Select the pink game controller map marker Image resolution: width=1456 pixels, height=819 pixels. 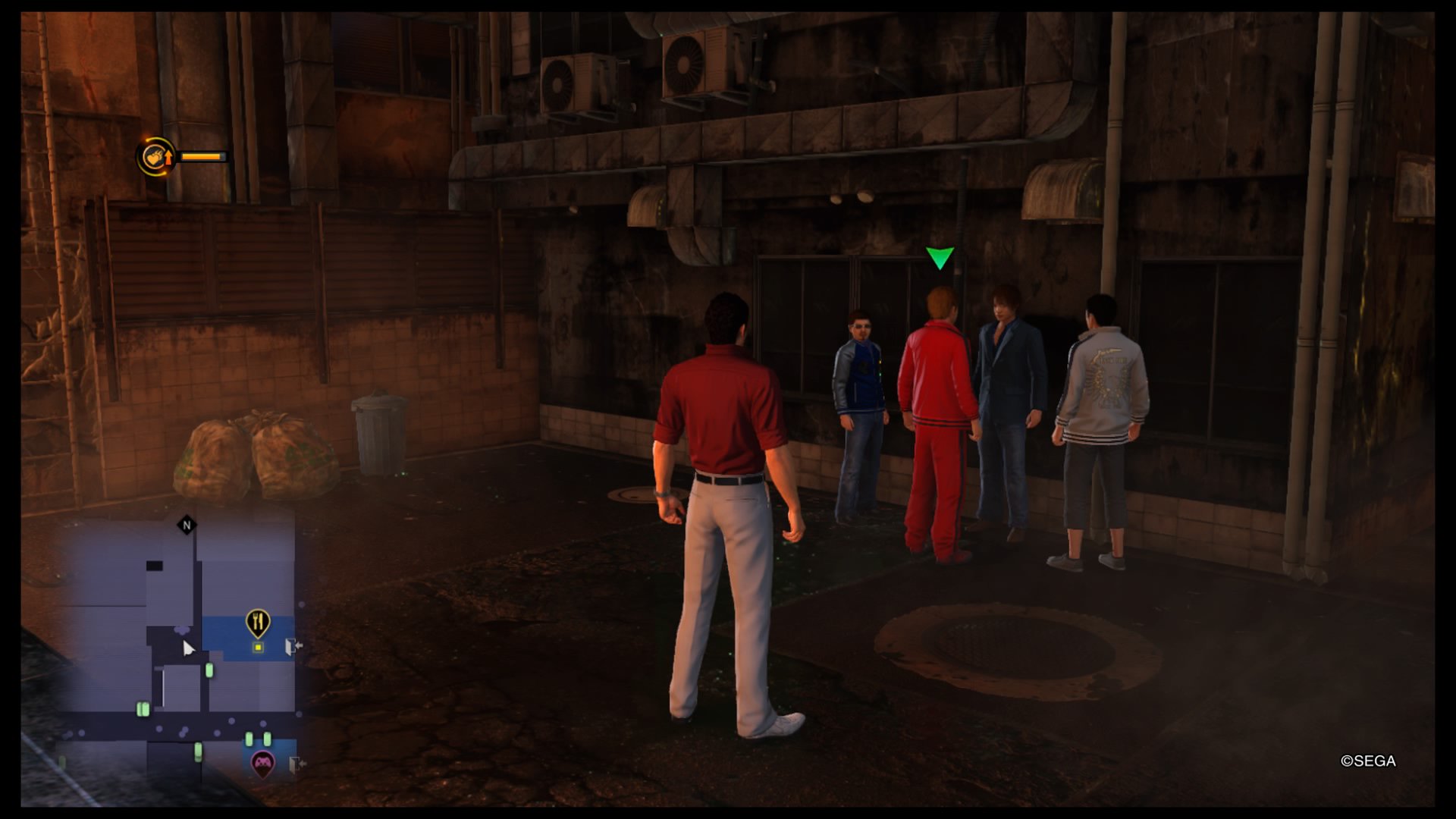coord(262,762)
